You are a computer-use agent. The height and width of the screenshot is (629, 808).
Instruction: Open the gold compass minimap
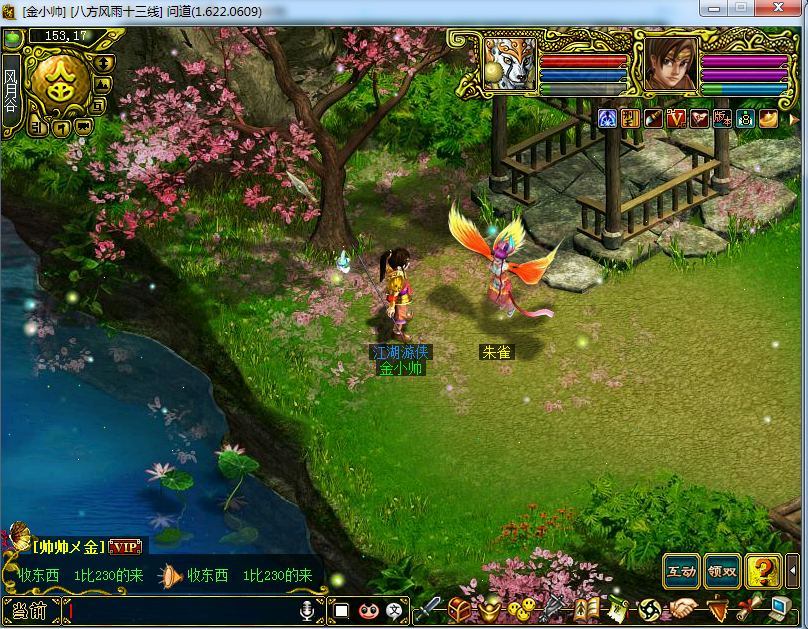coord(55,84)
